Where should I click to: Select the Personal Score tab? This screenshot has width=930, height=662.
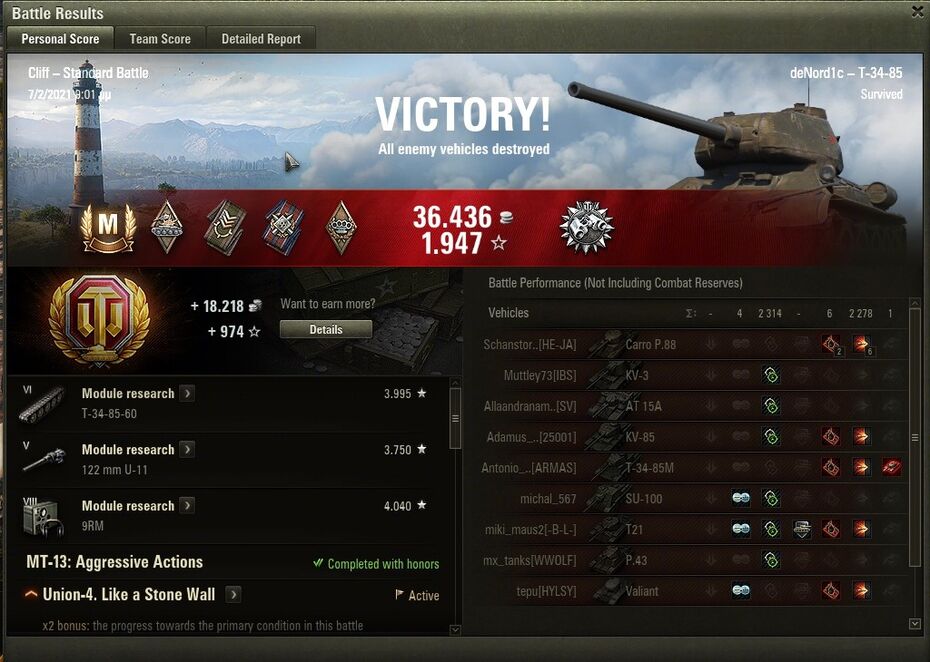click(x=60, y=39)
